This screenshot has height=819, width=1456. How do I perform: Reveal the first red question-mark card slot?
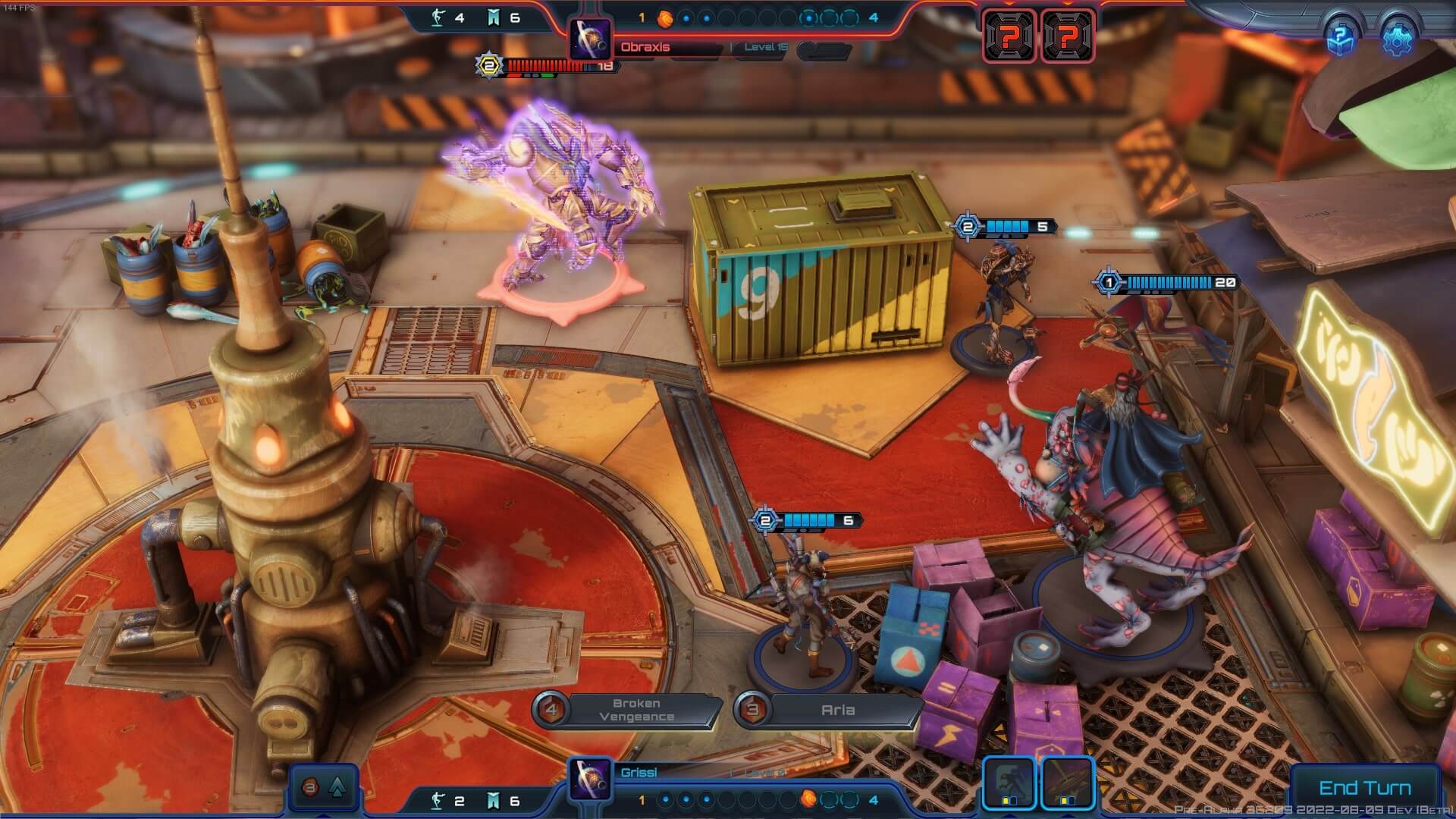coord(1009,33)
